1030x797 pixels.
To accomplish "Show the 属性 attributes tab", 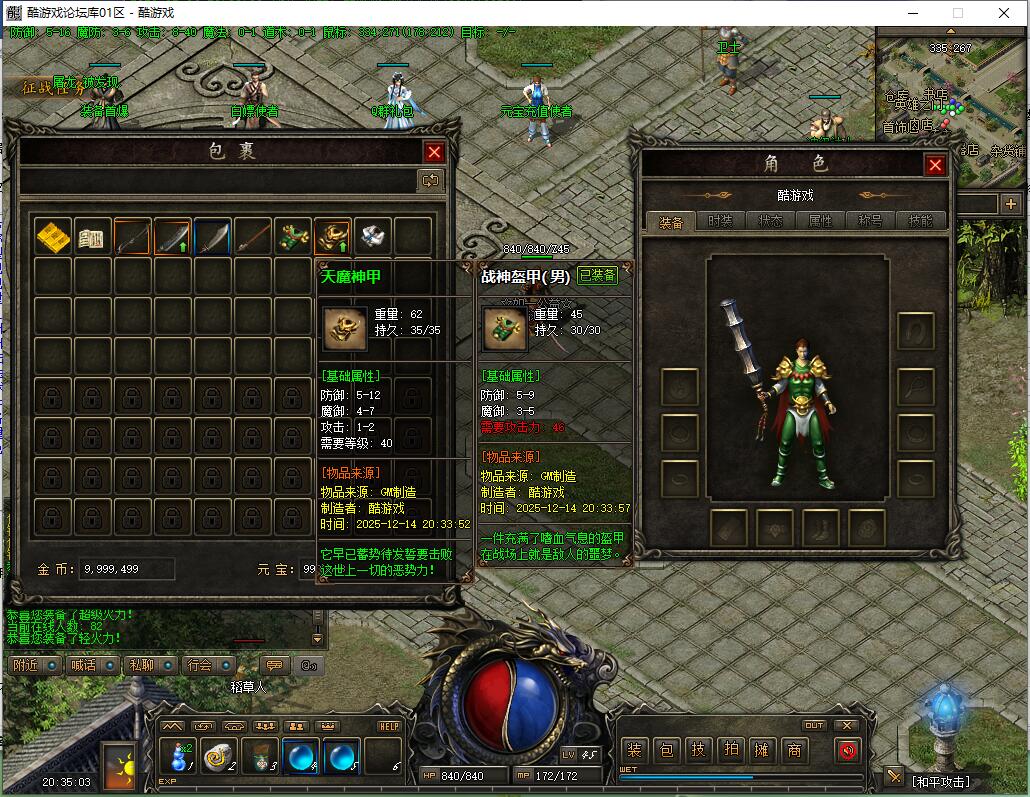I will 820,221.
